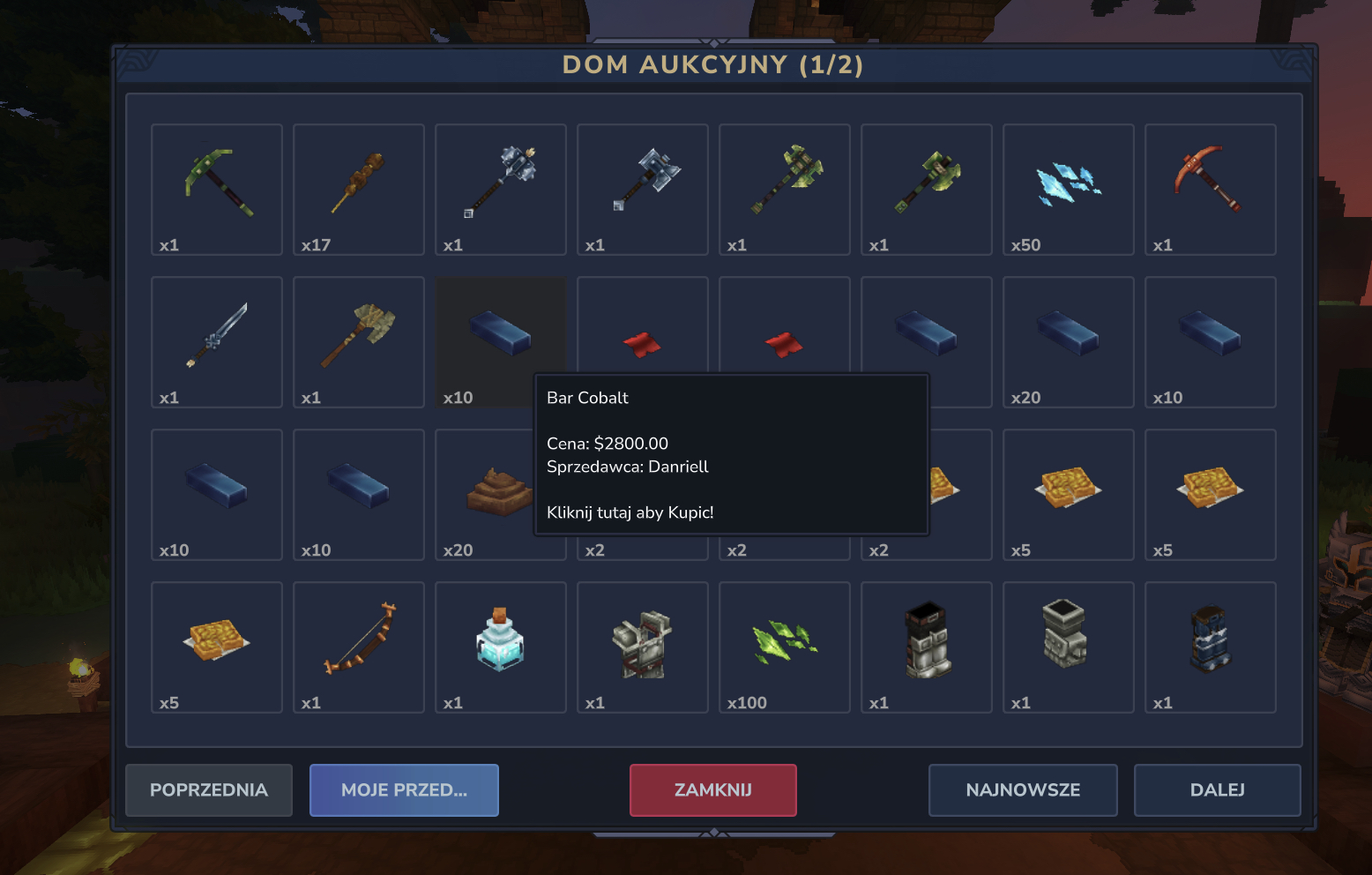This screenshot has height=875, width=1372.
Task: Select the x100 green crystal shards listing
Action: coord(784,647)
